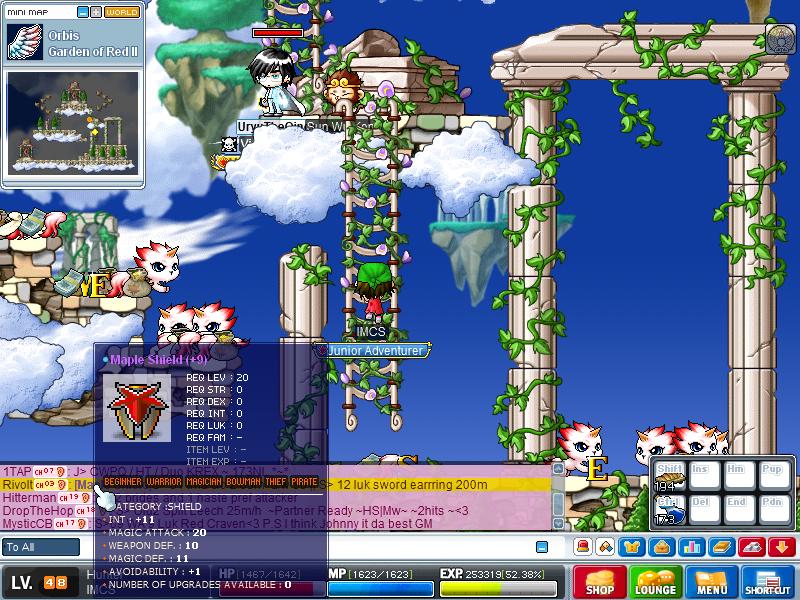The image size is (800, 600).
Task: Click the red down-arrow icon button
Action: pyautogui.click(x=781, y=547)
